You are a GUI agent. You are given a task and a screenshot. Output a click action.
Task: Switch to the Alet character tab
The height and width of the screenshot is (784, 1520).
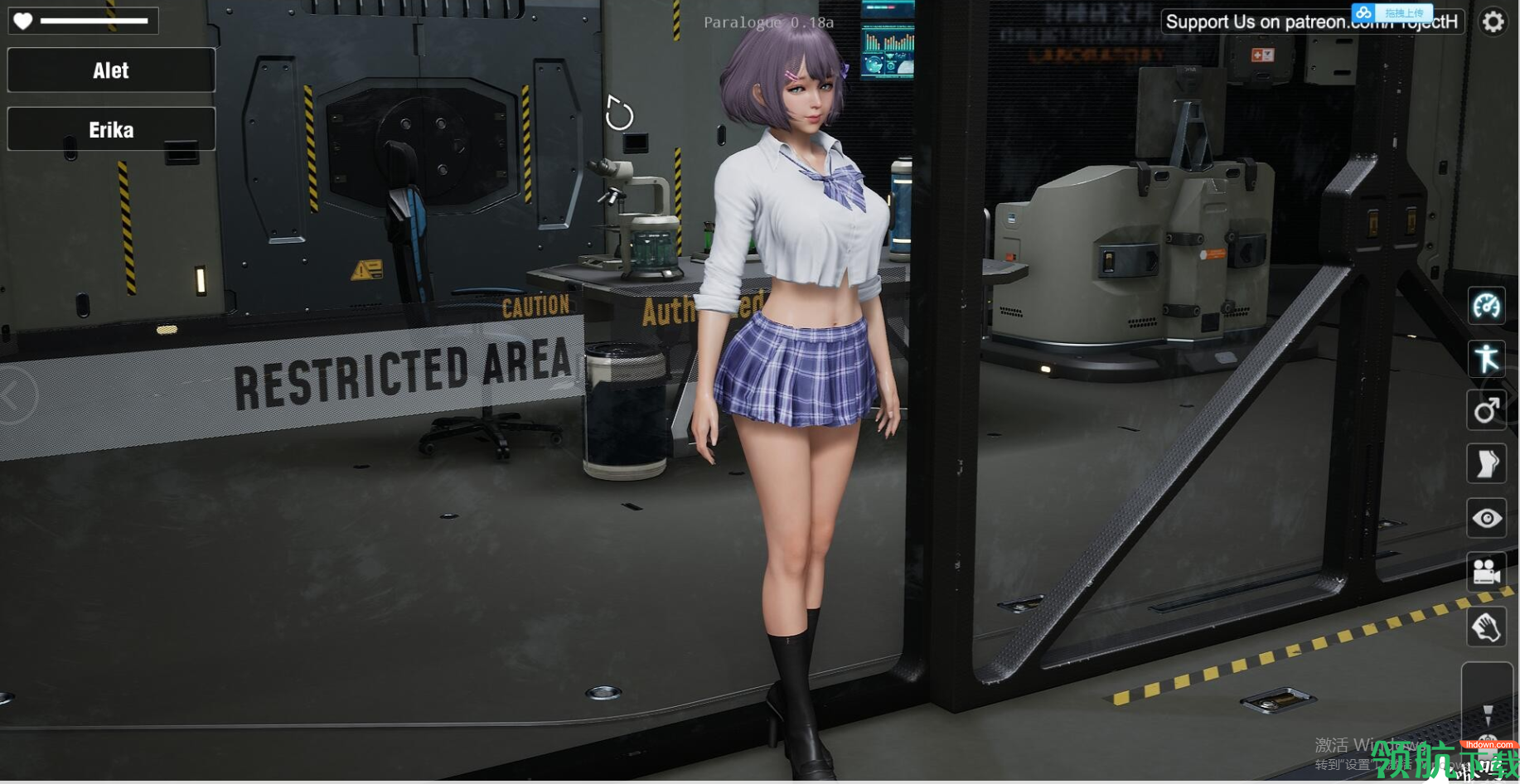coord(111,70)
